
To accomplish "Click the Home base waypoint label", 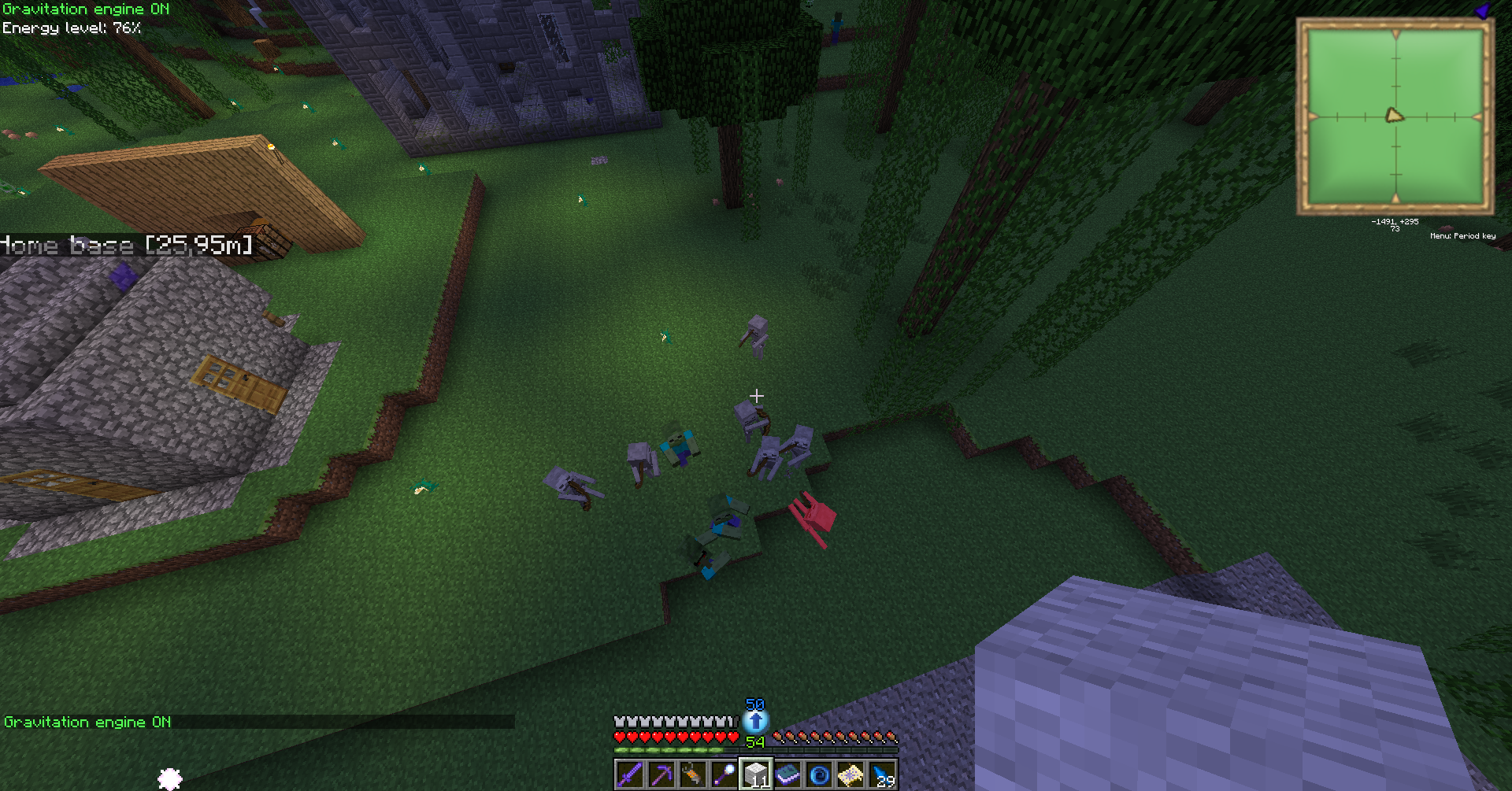I will point(126,245).
